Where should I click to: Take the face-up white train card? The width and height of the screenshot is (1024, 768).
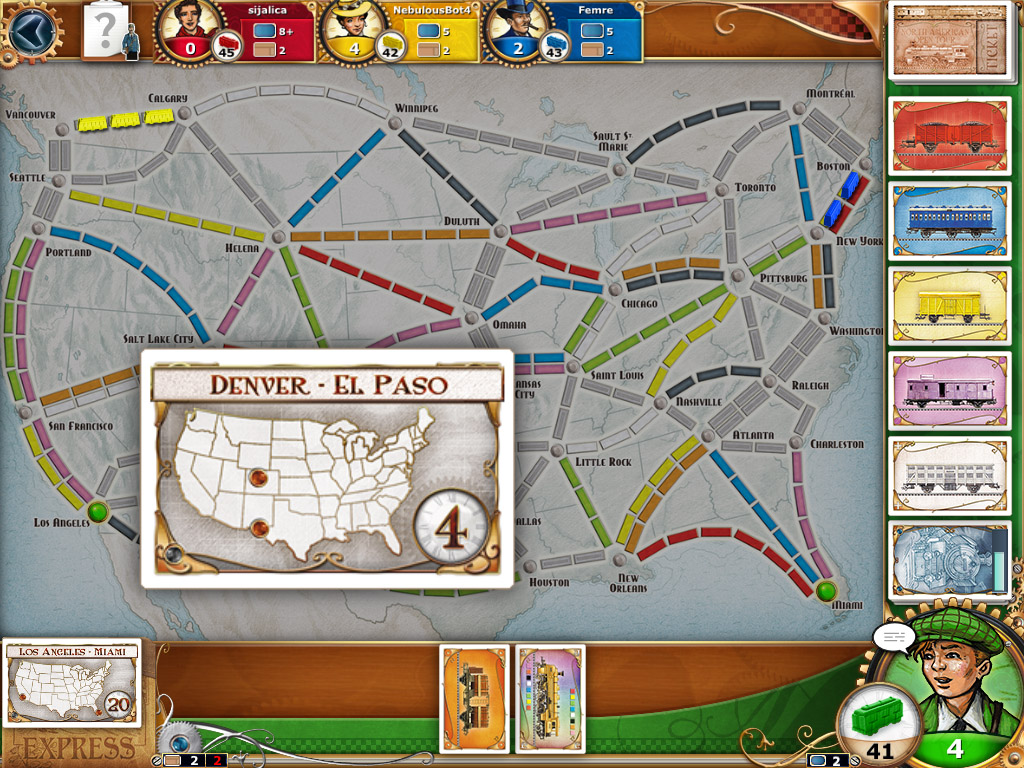[x=949, y=475]
